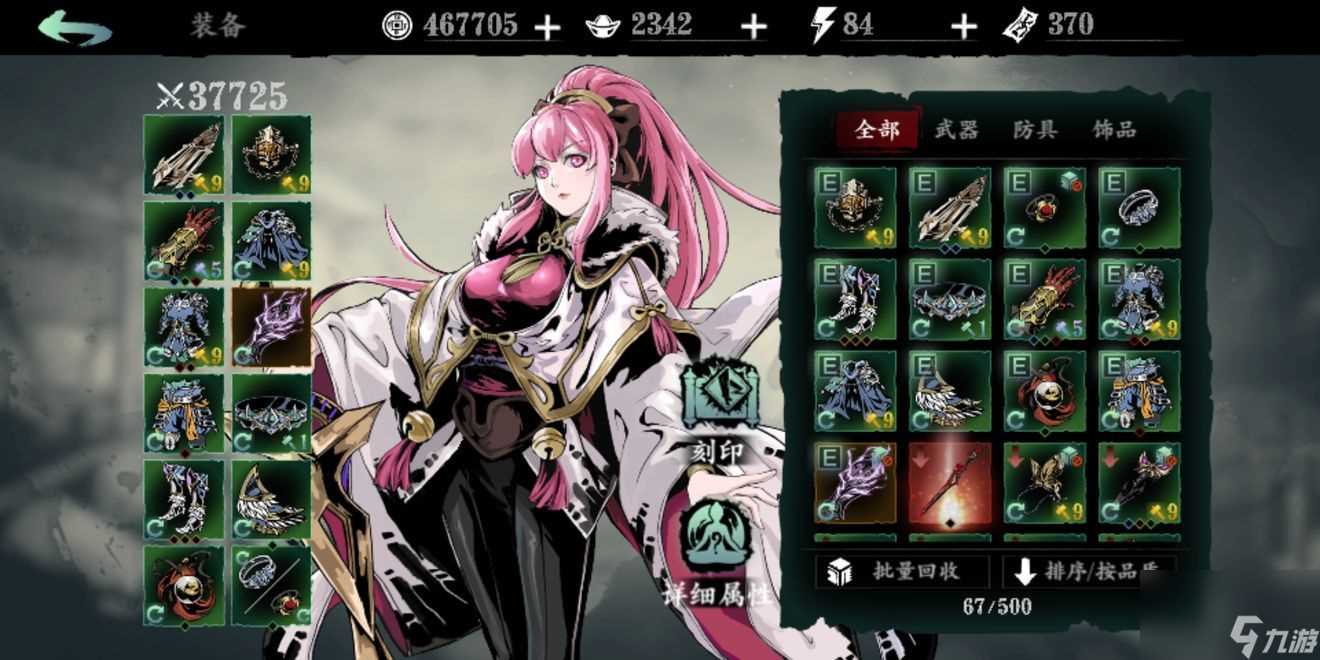Image resolution: width=1320 pixels, height=660 pixels.
Task: Change sorting via 排序/按品质
Action: point(1090,571)
